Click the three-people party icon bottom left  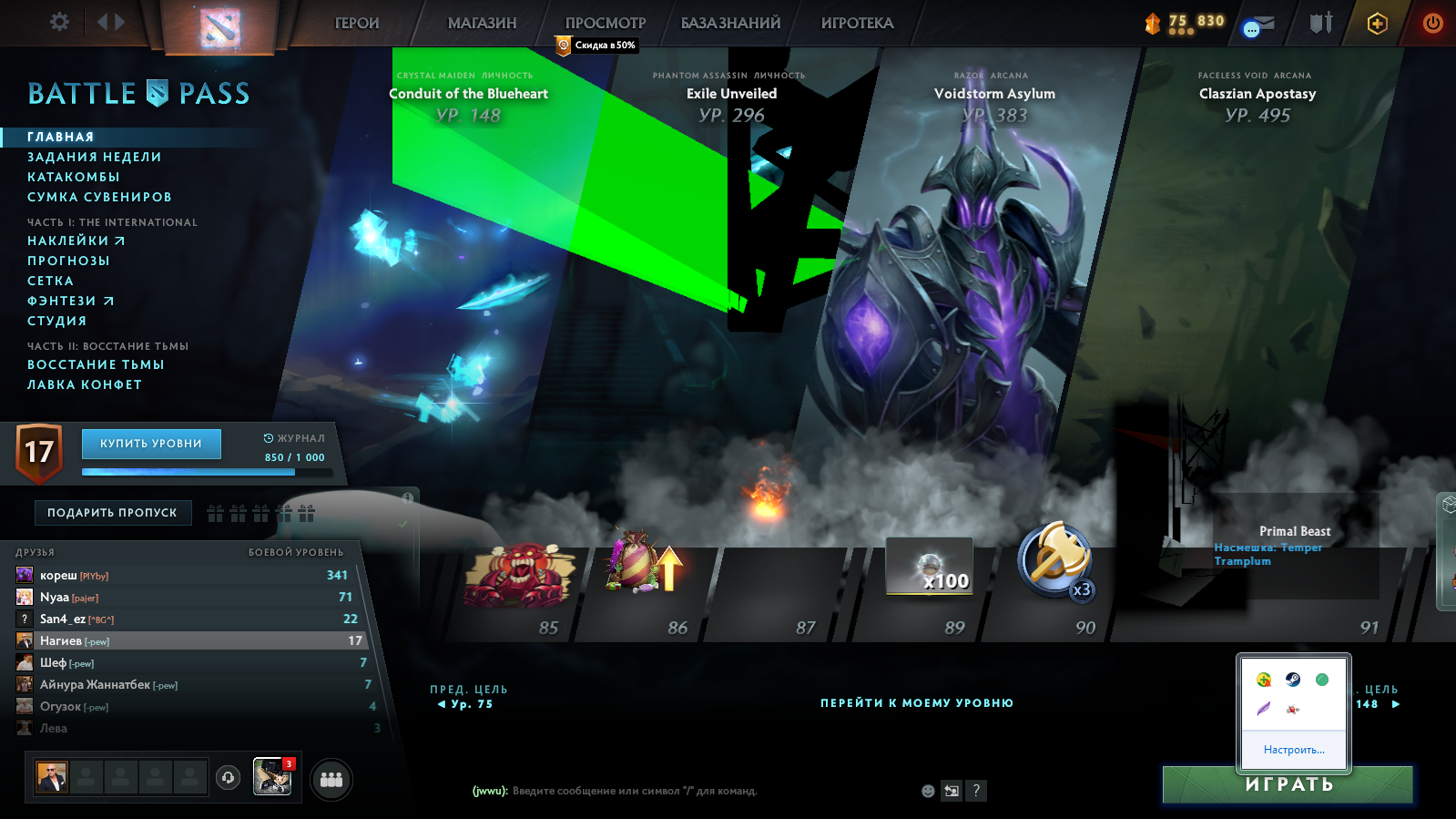coord(331,779)
